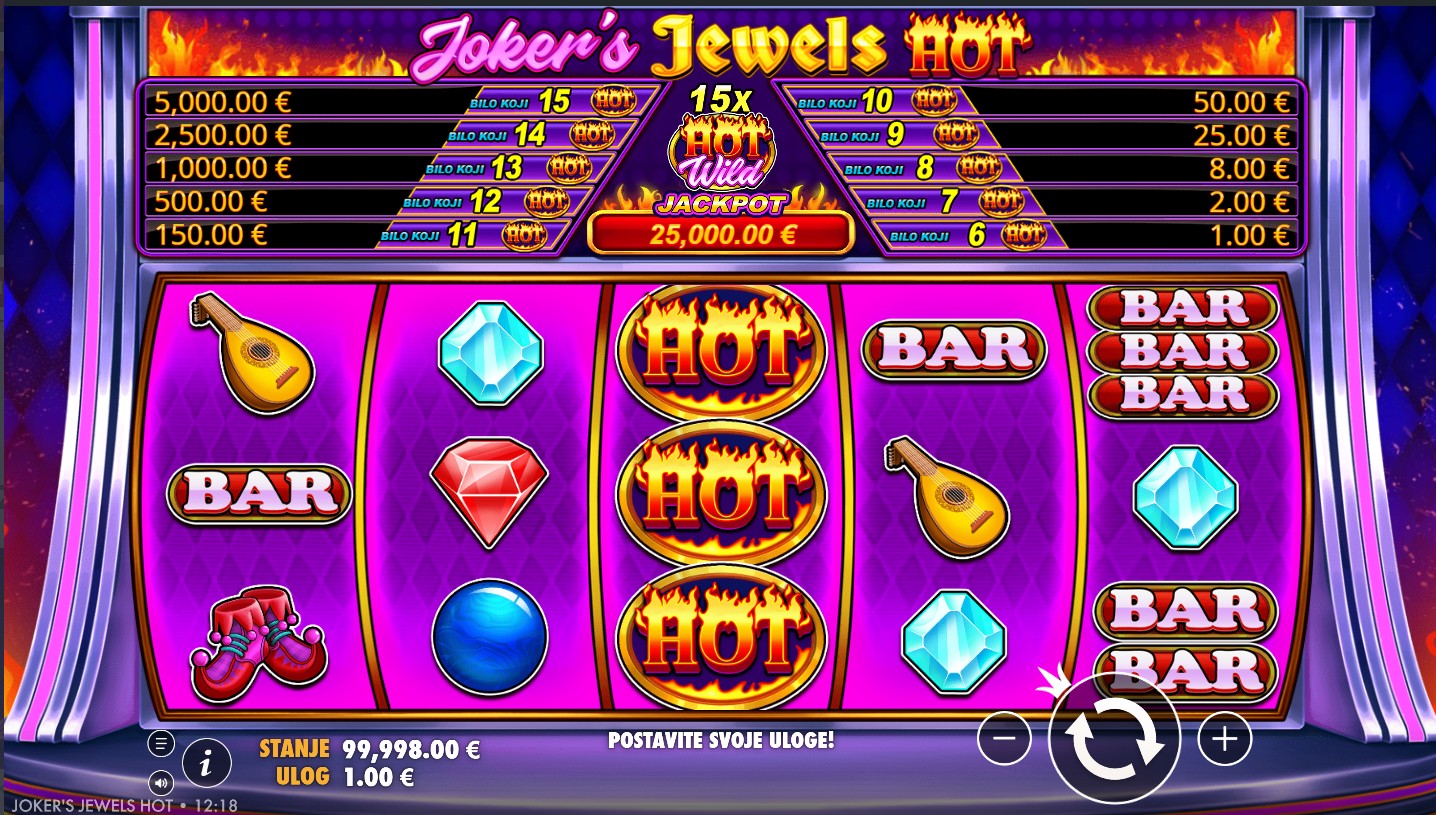This screenshot has width=1436, height=815.
Task: Open the hamburger menu icon
Action: 161,743
